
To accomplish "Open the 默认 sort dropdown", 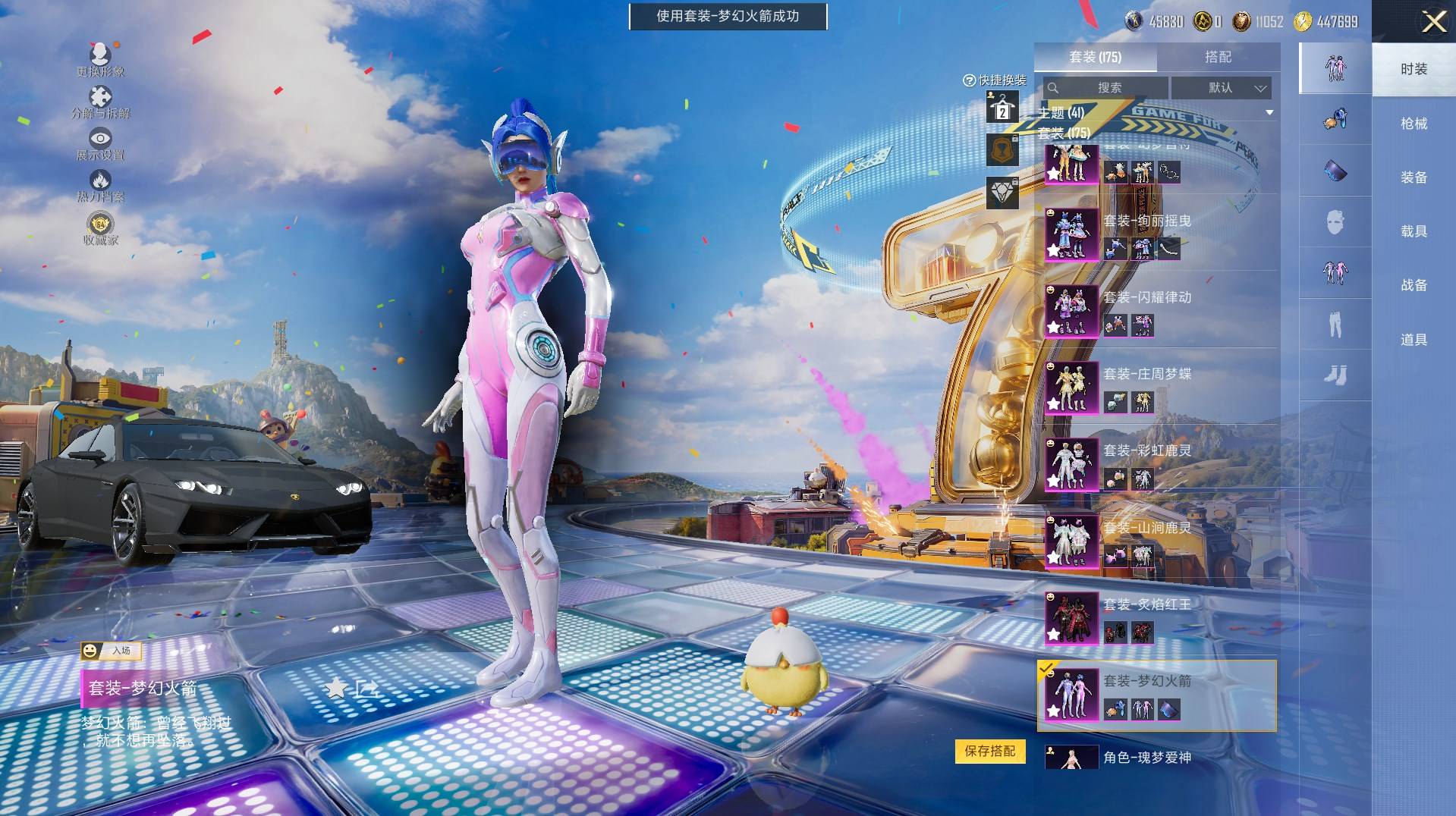I will 1221,88.
